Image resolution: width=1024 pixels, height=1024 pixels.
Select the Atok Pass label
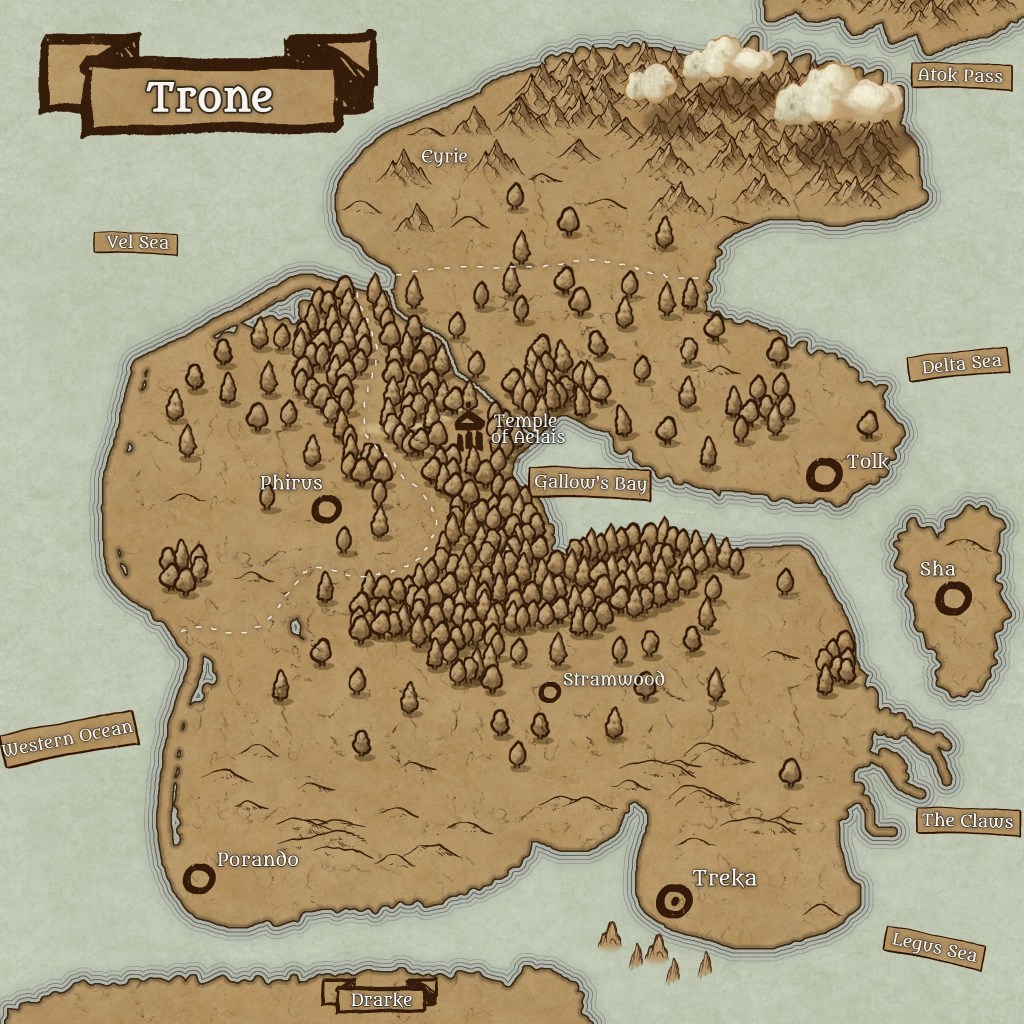pos(958,76)
